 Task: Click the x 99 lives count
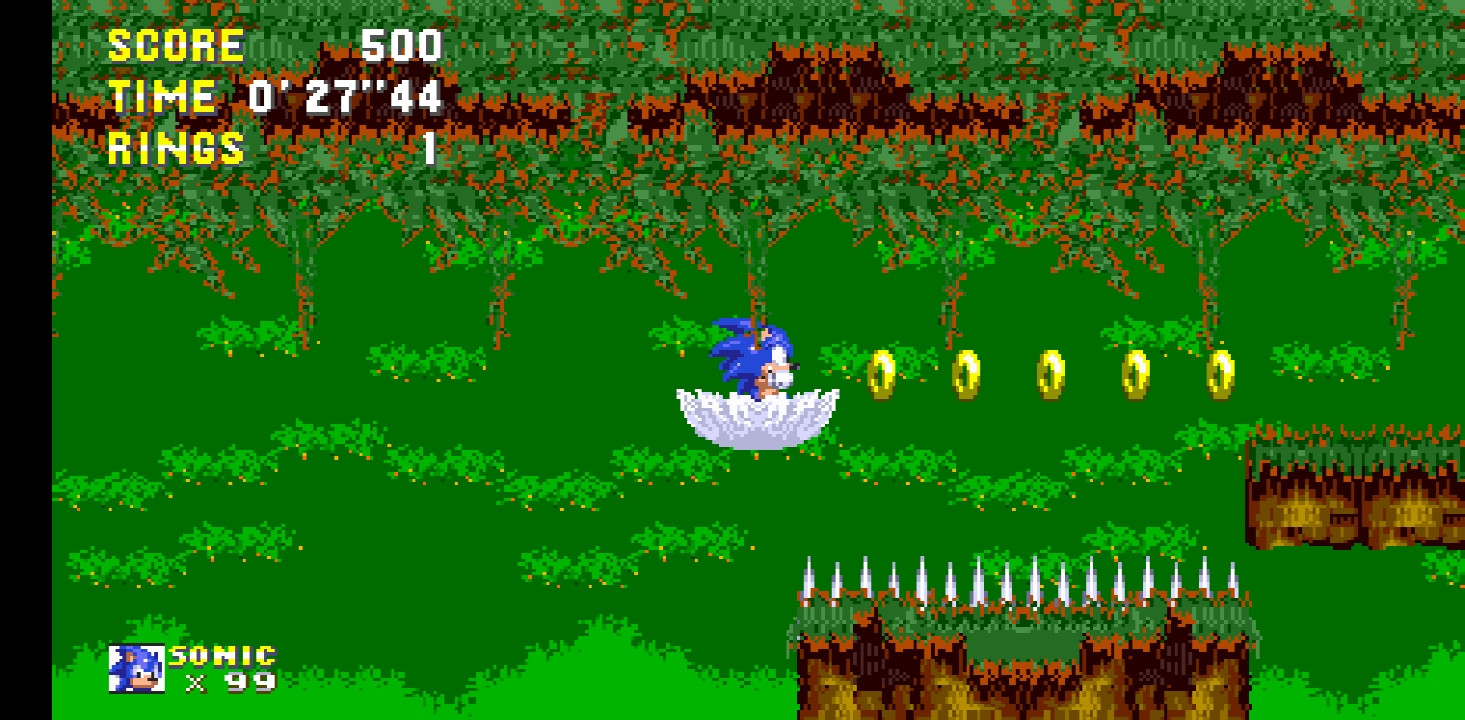coord(228,685)
